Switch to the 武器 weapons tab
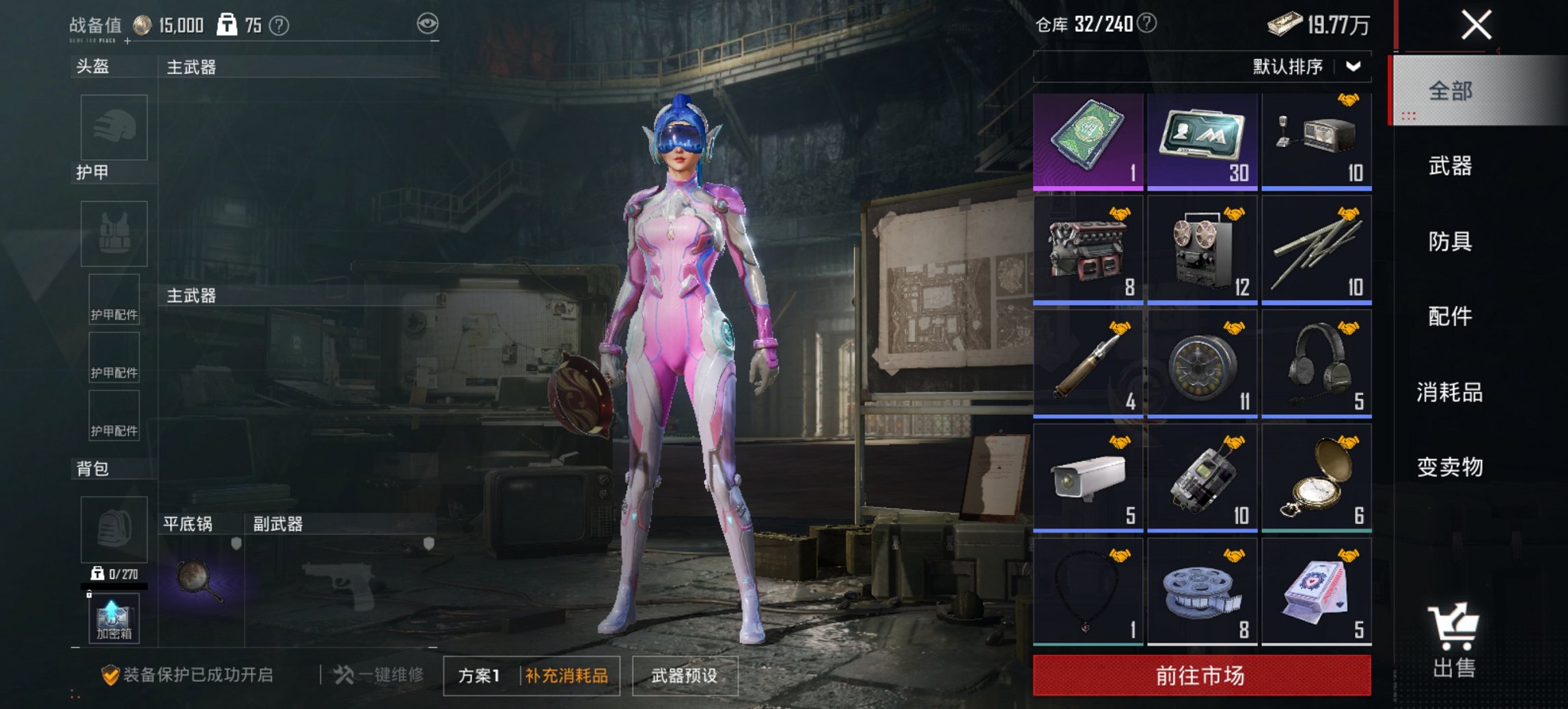The height and width of the screenshot is (709, 1568). pos(1451,166)
